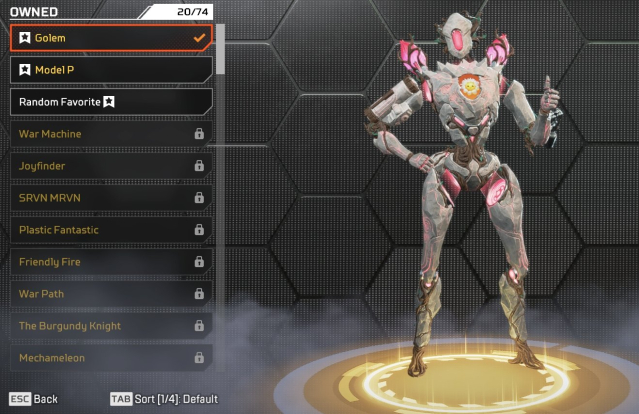The height and width of the screenshot is (414, 639).
Task: Choose the locked Joyfinder skin
Action: point(110,166)
